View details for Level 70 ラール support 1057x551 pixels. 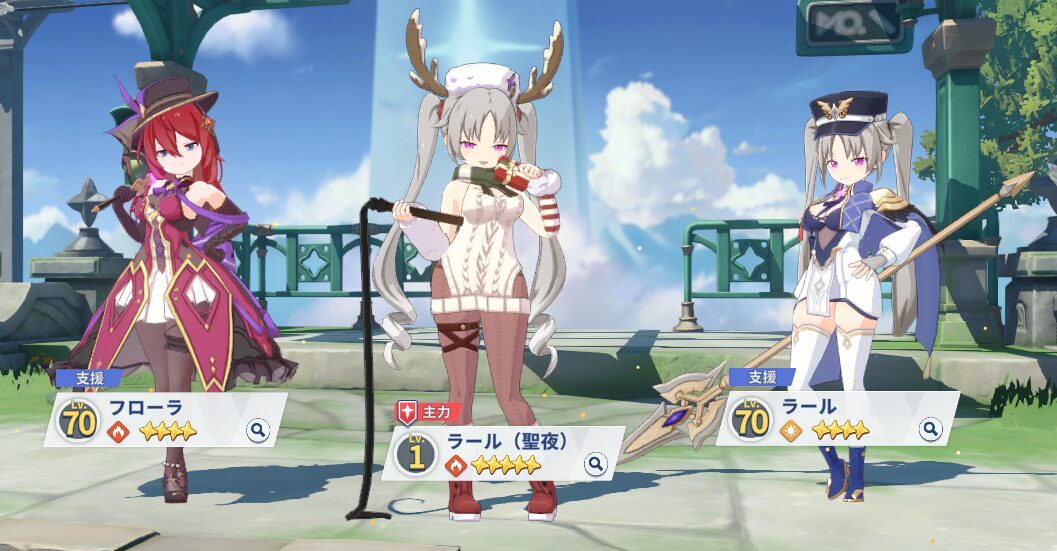[931, 429]
